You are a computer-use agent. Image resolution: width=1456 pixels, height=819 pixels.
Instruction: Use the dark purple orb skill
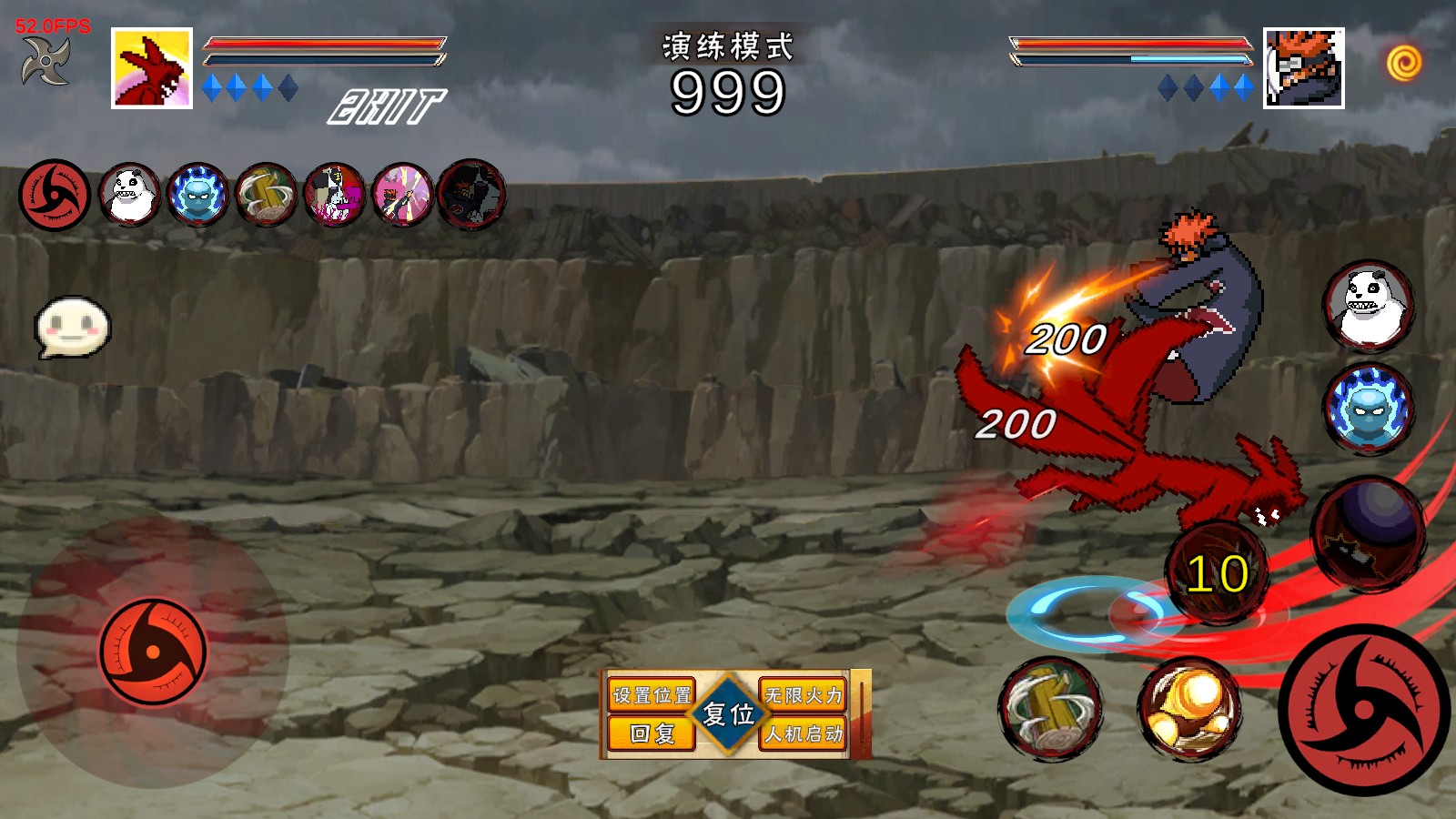pyautogui.click(x=1368, y=533)
